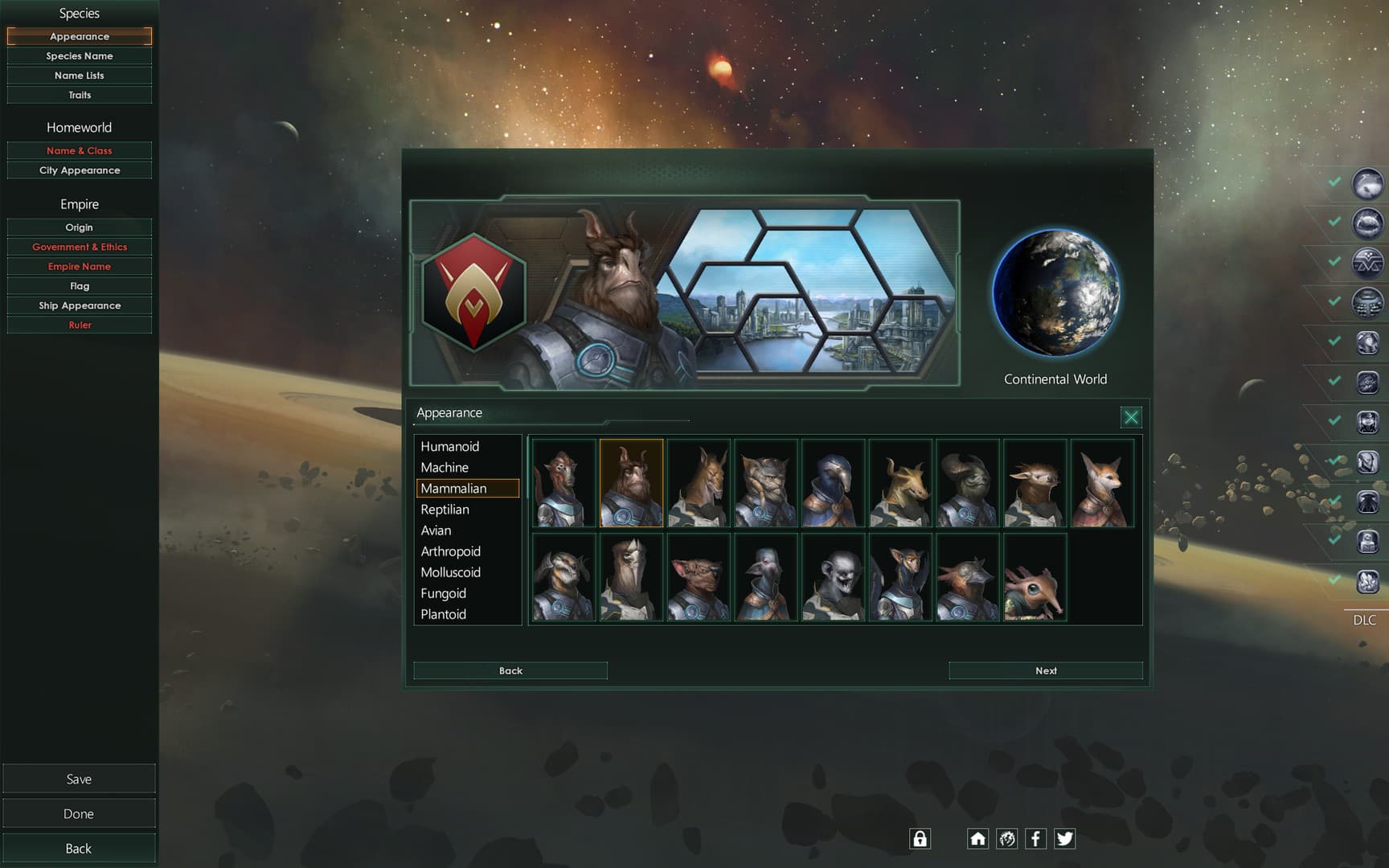Click the lock icon at the bottom

(x=920, y=838)
